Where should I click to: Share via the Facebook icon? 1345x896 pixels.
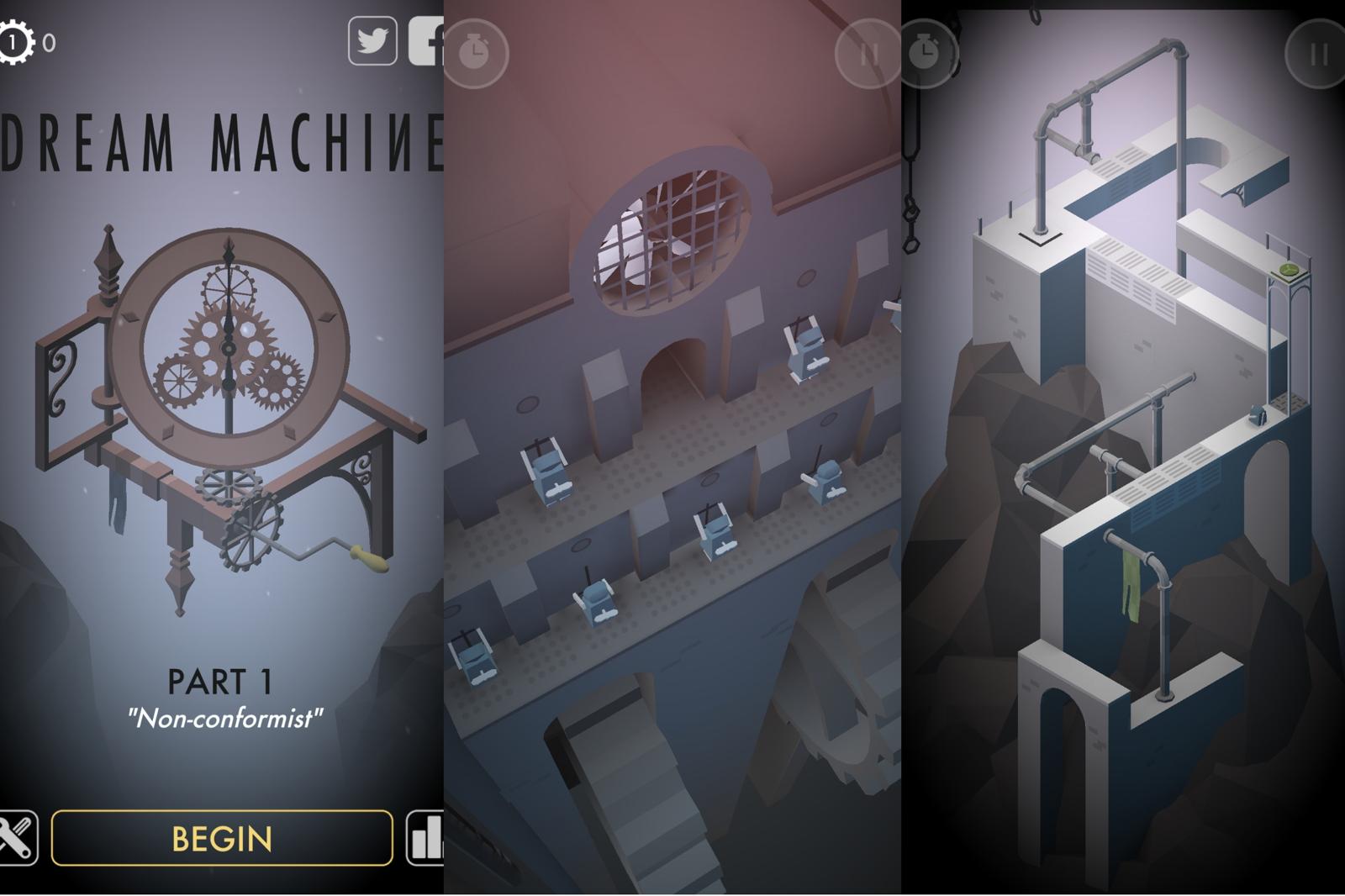point(427,42)
